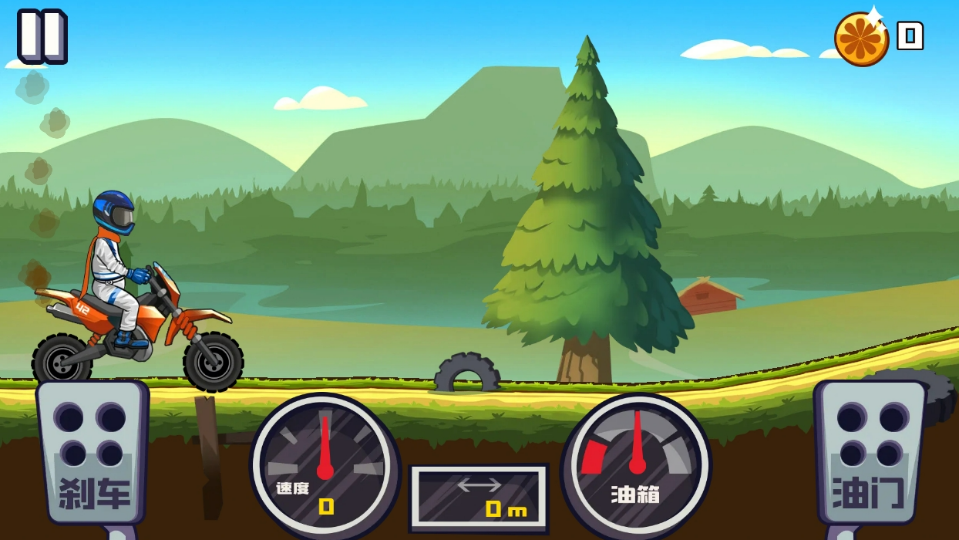Viewport: 959px width, 540px height.
Task: Step on the 刹车 brake pedal
Action: point(92,452)
